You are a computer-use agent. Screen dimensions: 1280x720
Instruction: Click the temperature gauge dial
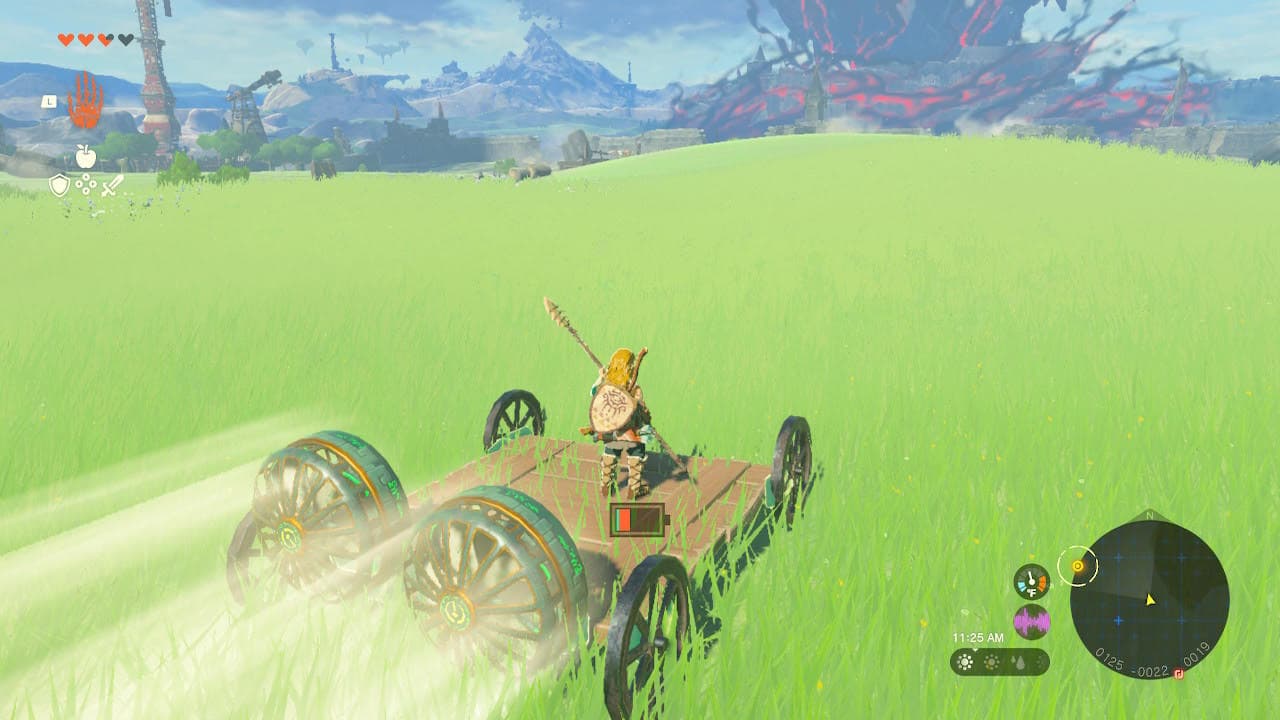tap(1030, 580)
